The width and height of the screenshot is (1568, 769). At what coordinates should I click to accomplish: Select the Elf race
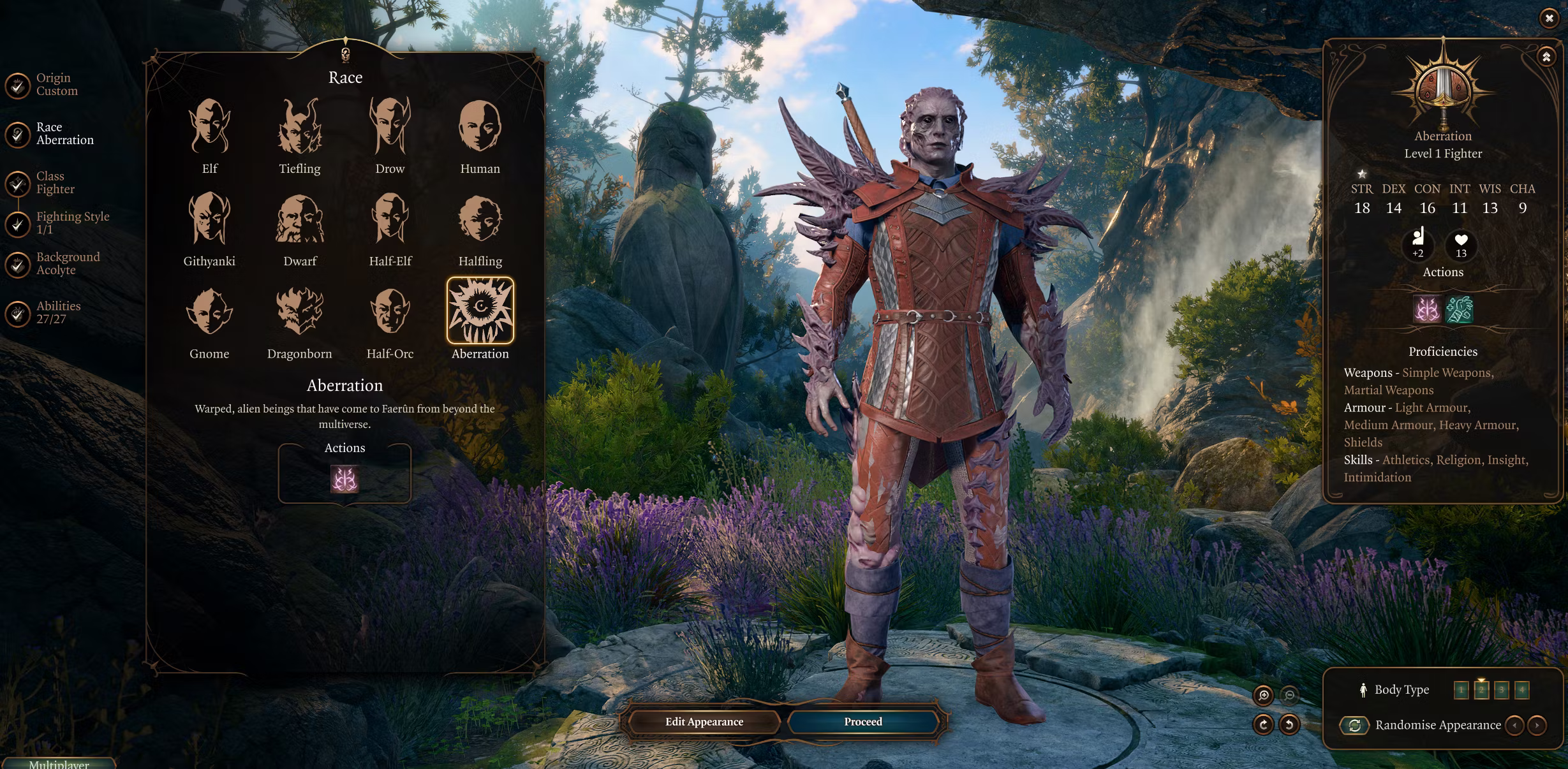click(209, 128)
